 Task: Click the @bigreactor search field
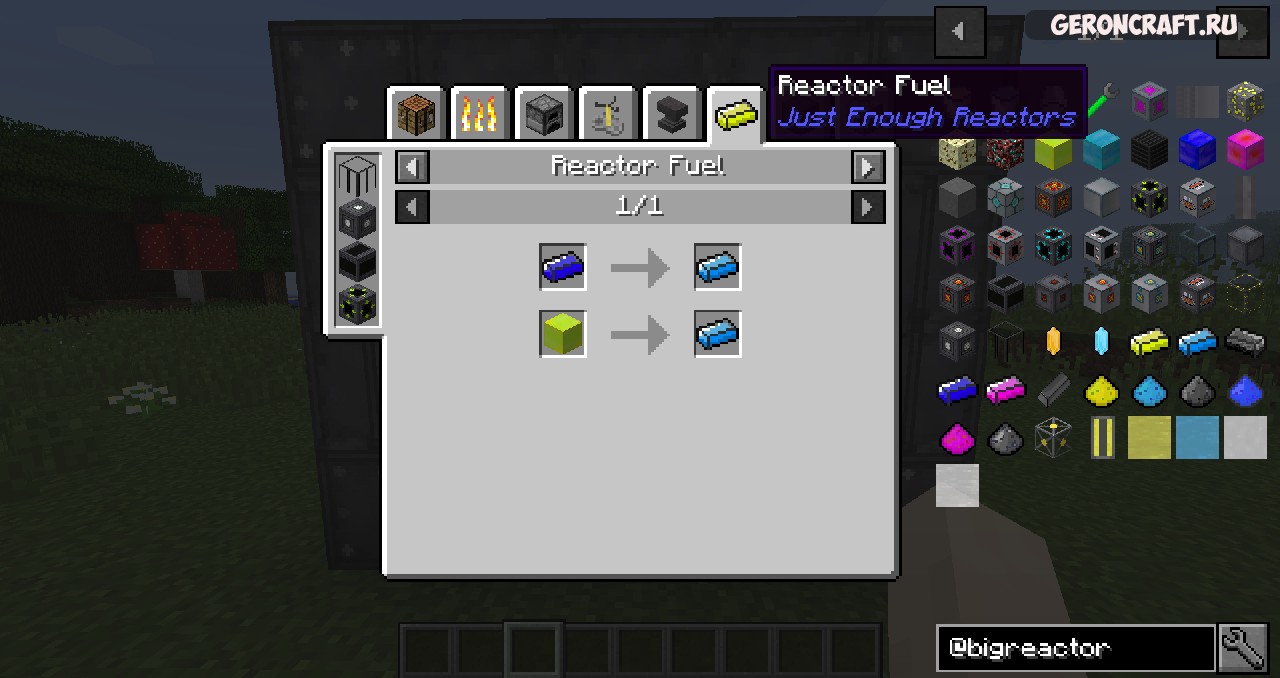[1075, 648]
